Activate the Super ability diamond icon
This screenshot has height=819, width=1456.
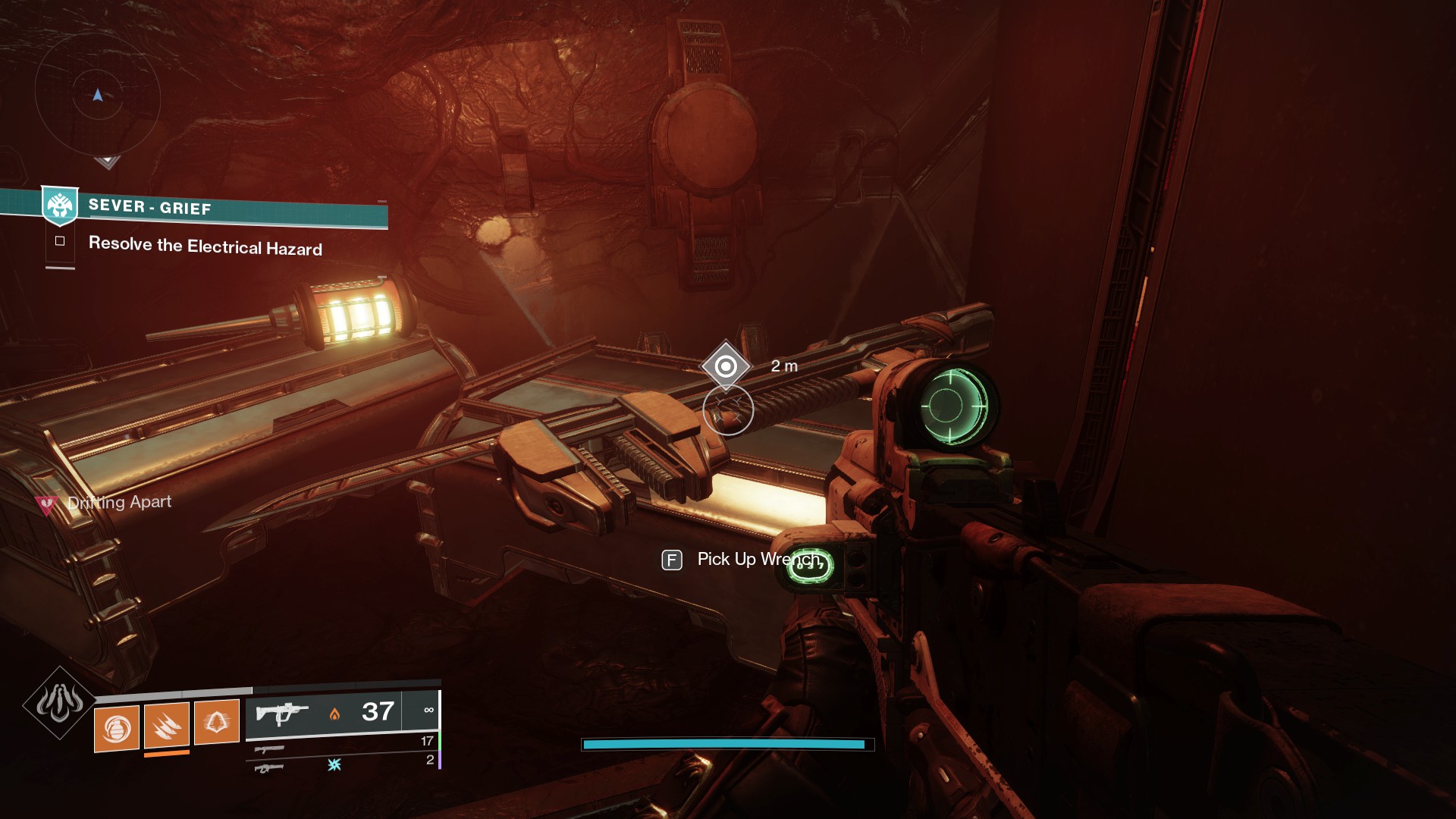pos(59,703)
